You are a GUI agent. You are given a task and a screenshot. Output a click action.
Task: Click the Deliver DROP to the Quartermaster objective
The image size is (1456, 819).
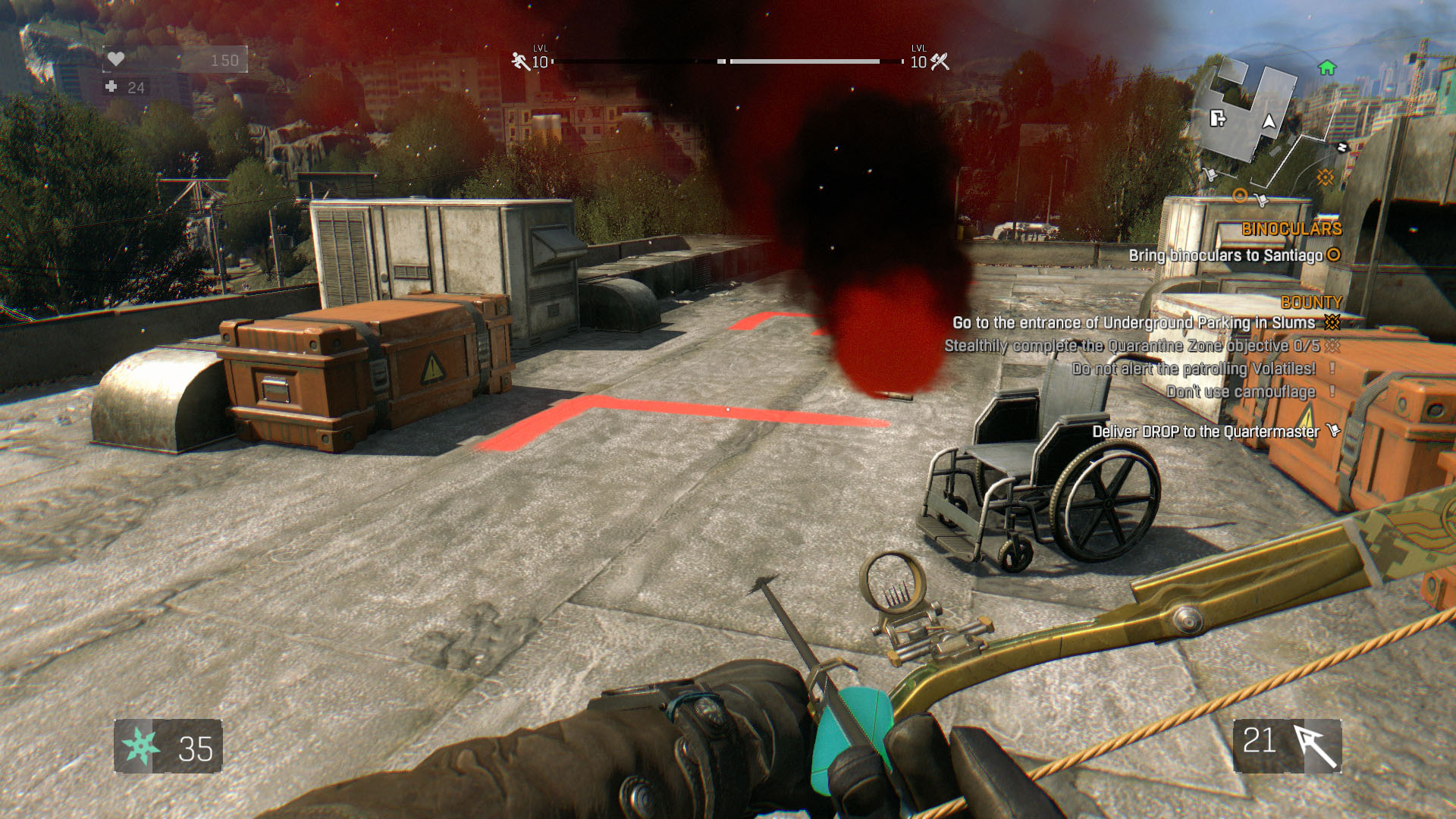tap(1206, 431)
